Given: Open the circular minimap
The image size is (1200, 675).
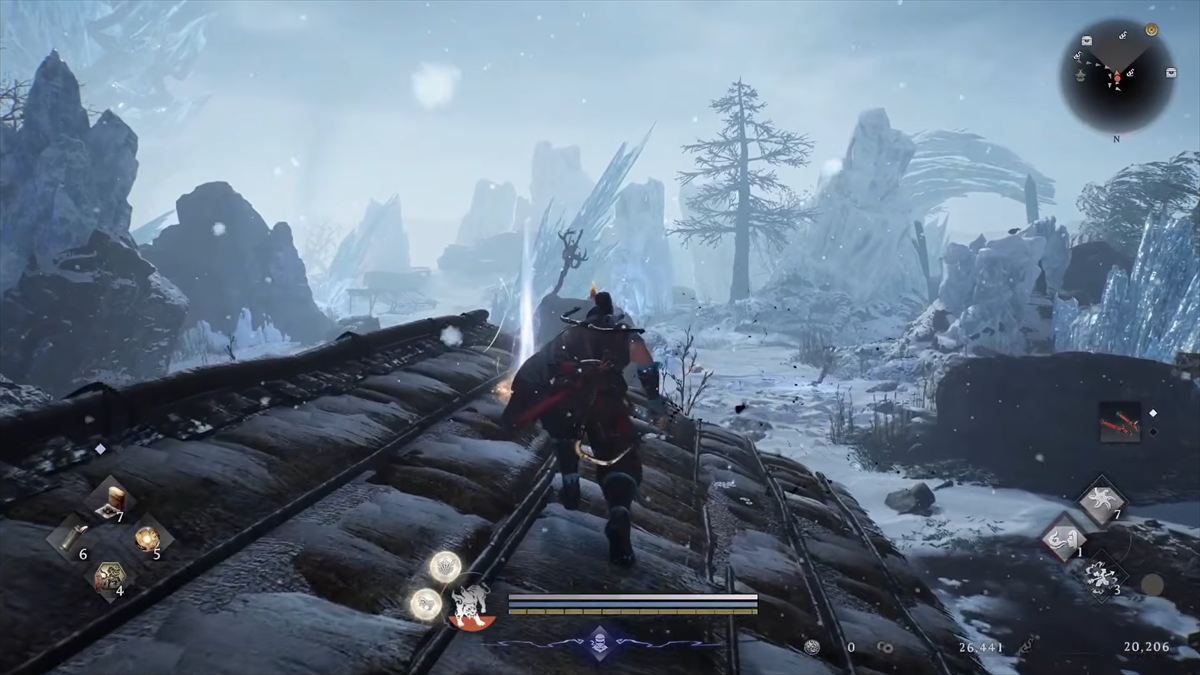Looking at the screenshot, I should [1117, 75].
